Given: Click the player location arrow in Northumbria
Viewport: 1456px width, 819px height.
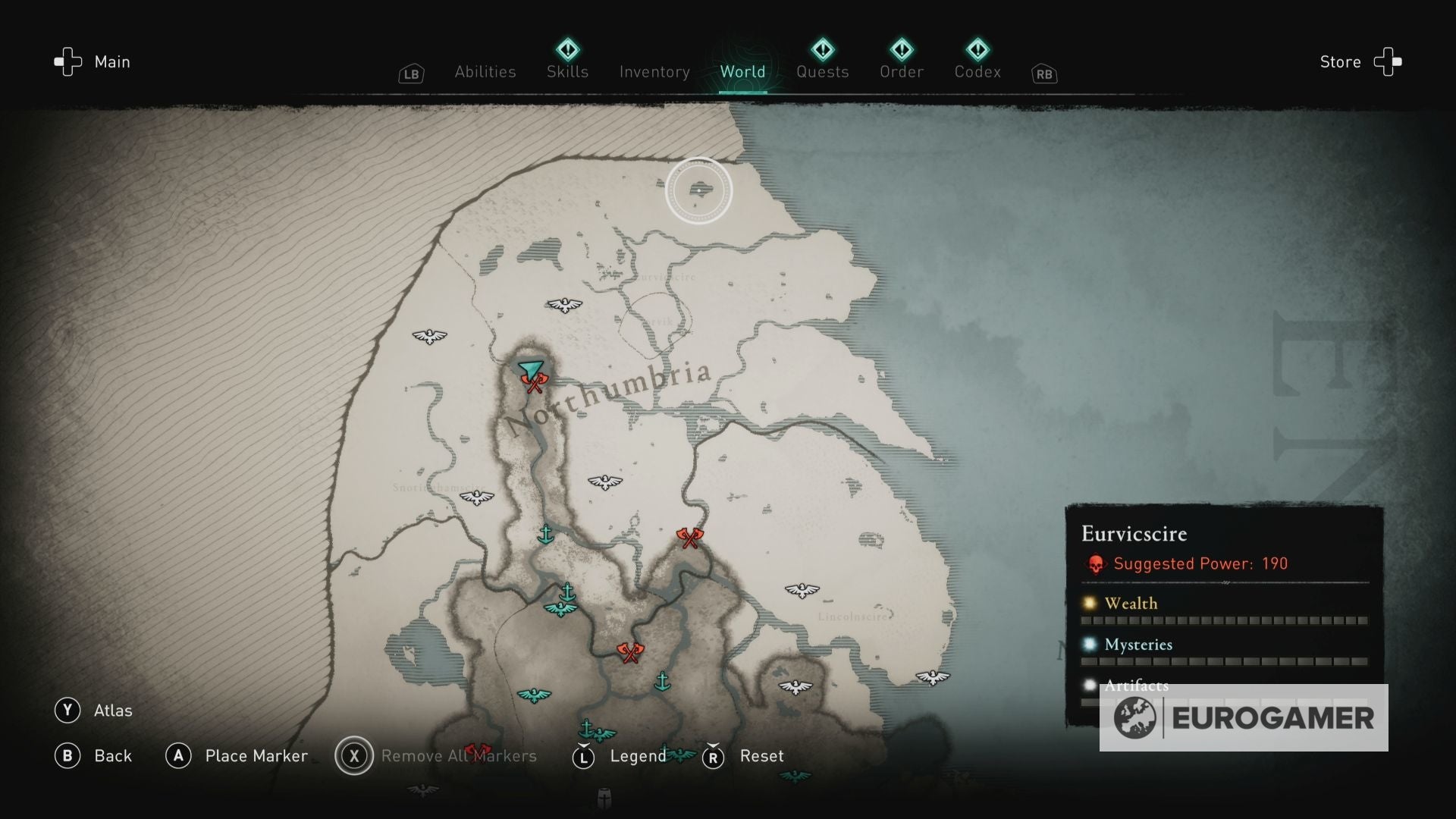Looking at the screenshot, I should [529, 369].
